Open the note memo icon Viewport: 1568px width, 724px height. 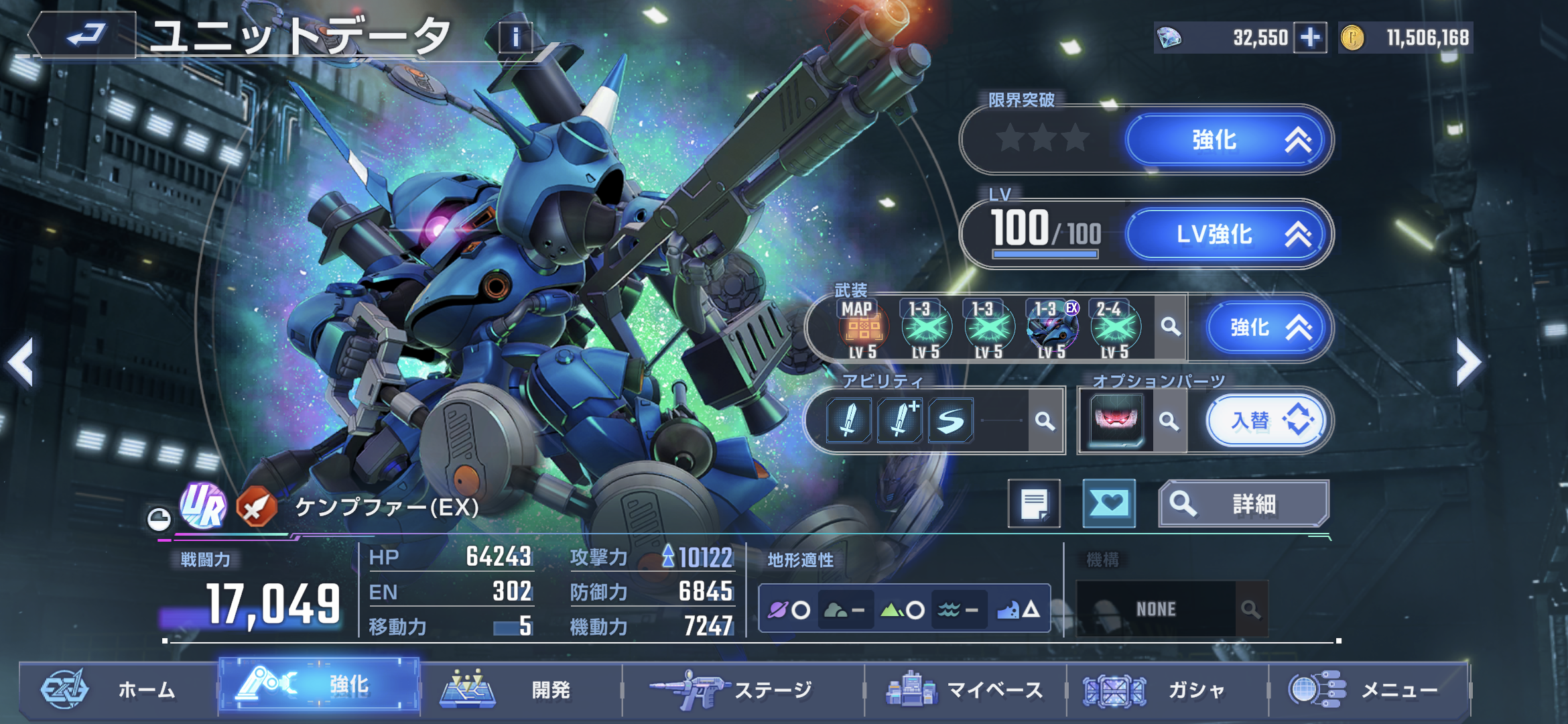point(1034,503)
